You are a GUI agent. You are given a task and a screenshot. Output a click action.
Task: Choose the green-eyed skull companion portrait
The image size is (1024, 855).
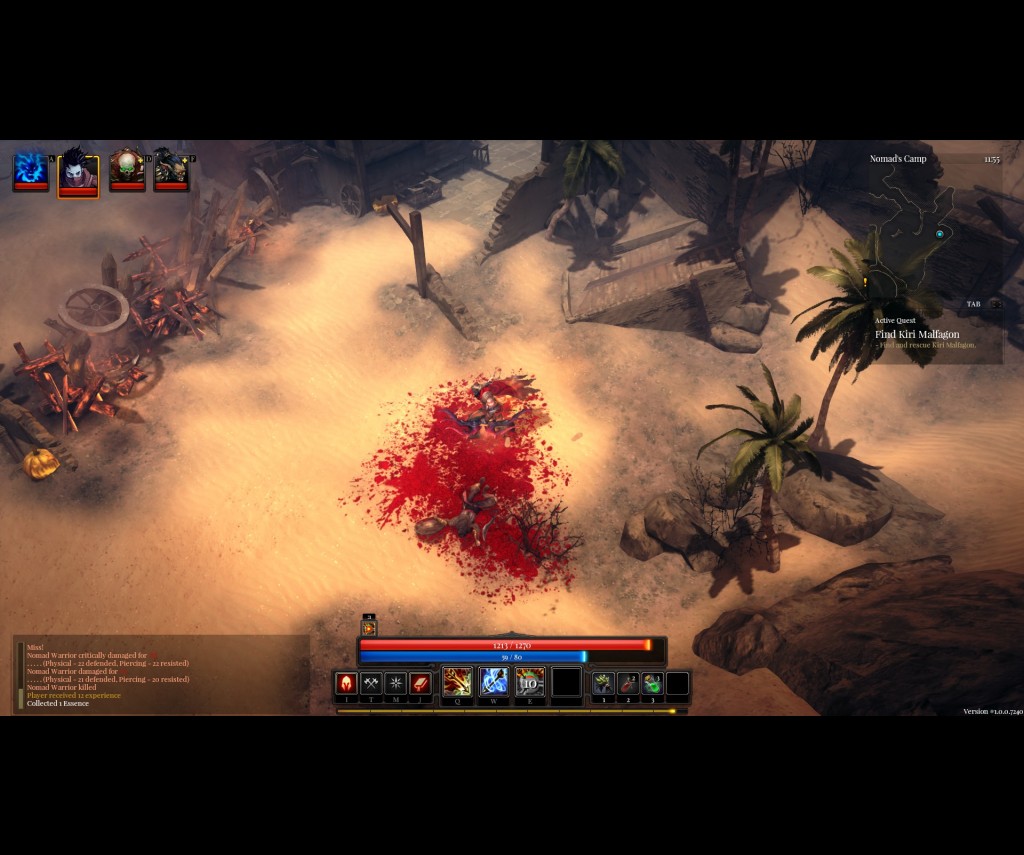pyautogui.click(x=127, y=168)
